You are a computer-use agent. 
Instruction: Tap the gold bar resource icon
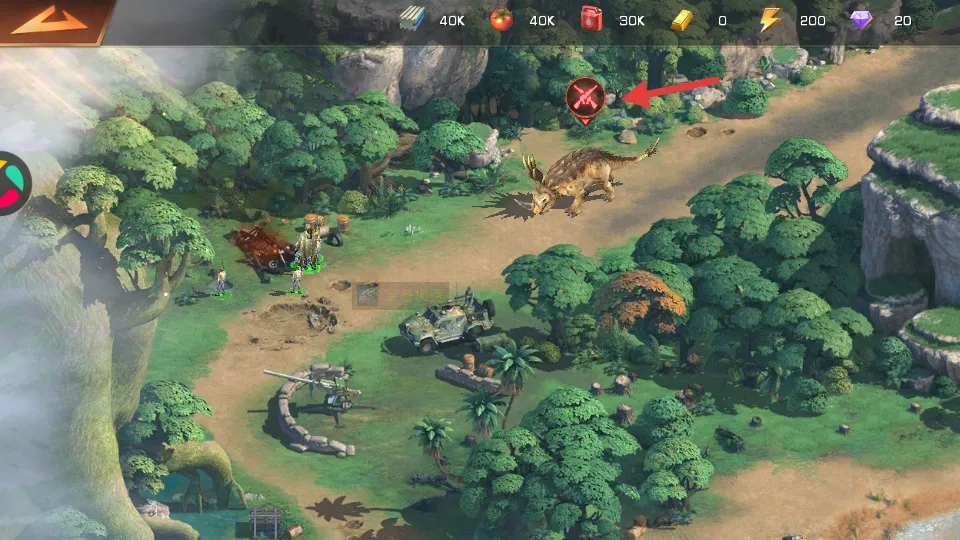click(683, 20)
